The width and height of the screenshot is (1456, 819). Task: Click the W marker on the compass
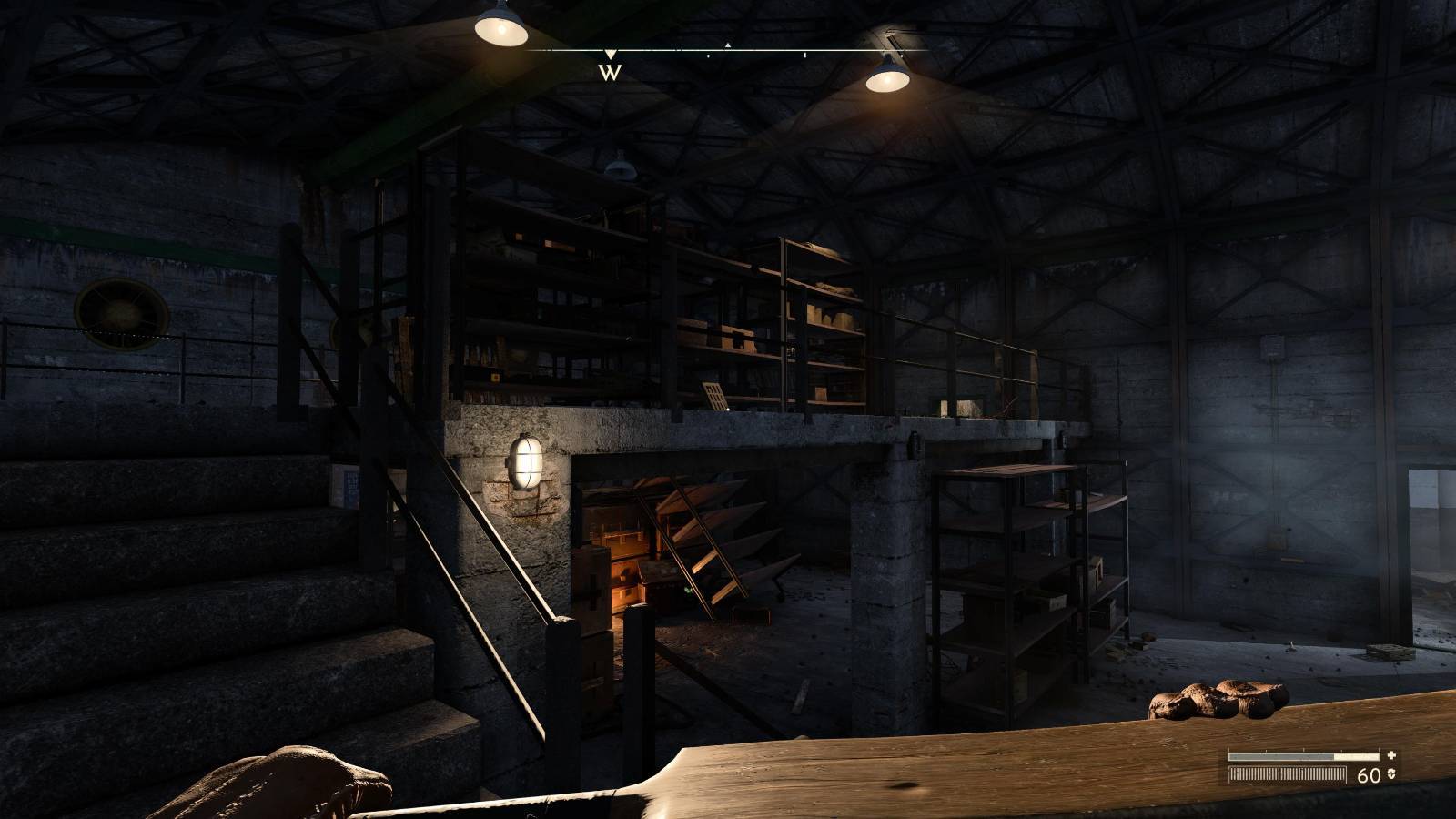[610, 71]
